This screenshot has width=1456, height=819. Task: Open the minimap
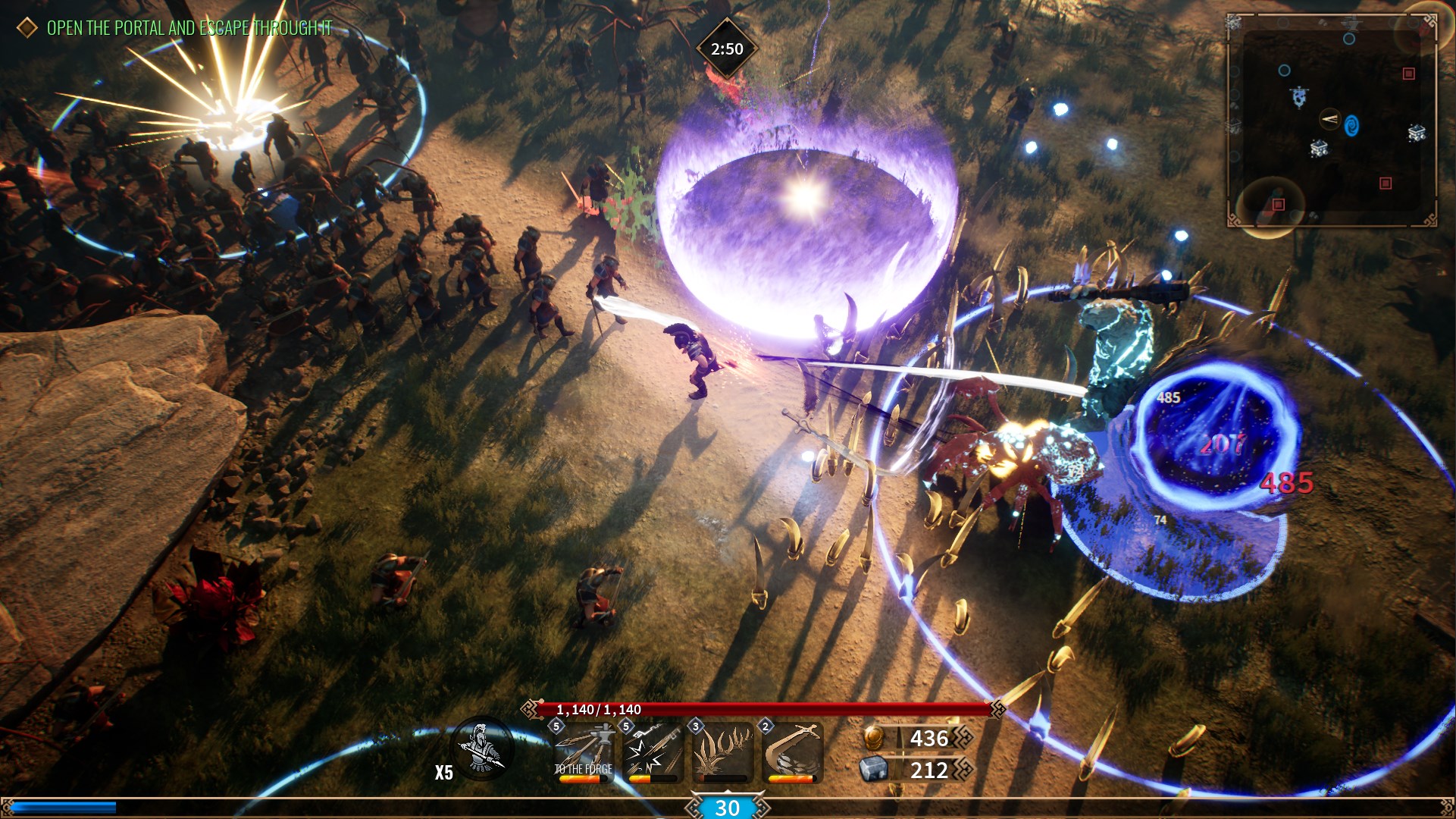[1331, 121]
